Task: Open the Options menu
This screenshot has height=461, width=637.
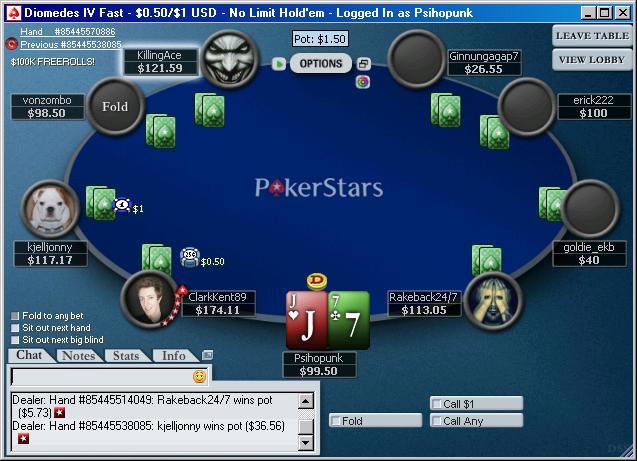Action: point(320,64)
